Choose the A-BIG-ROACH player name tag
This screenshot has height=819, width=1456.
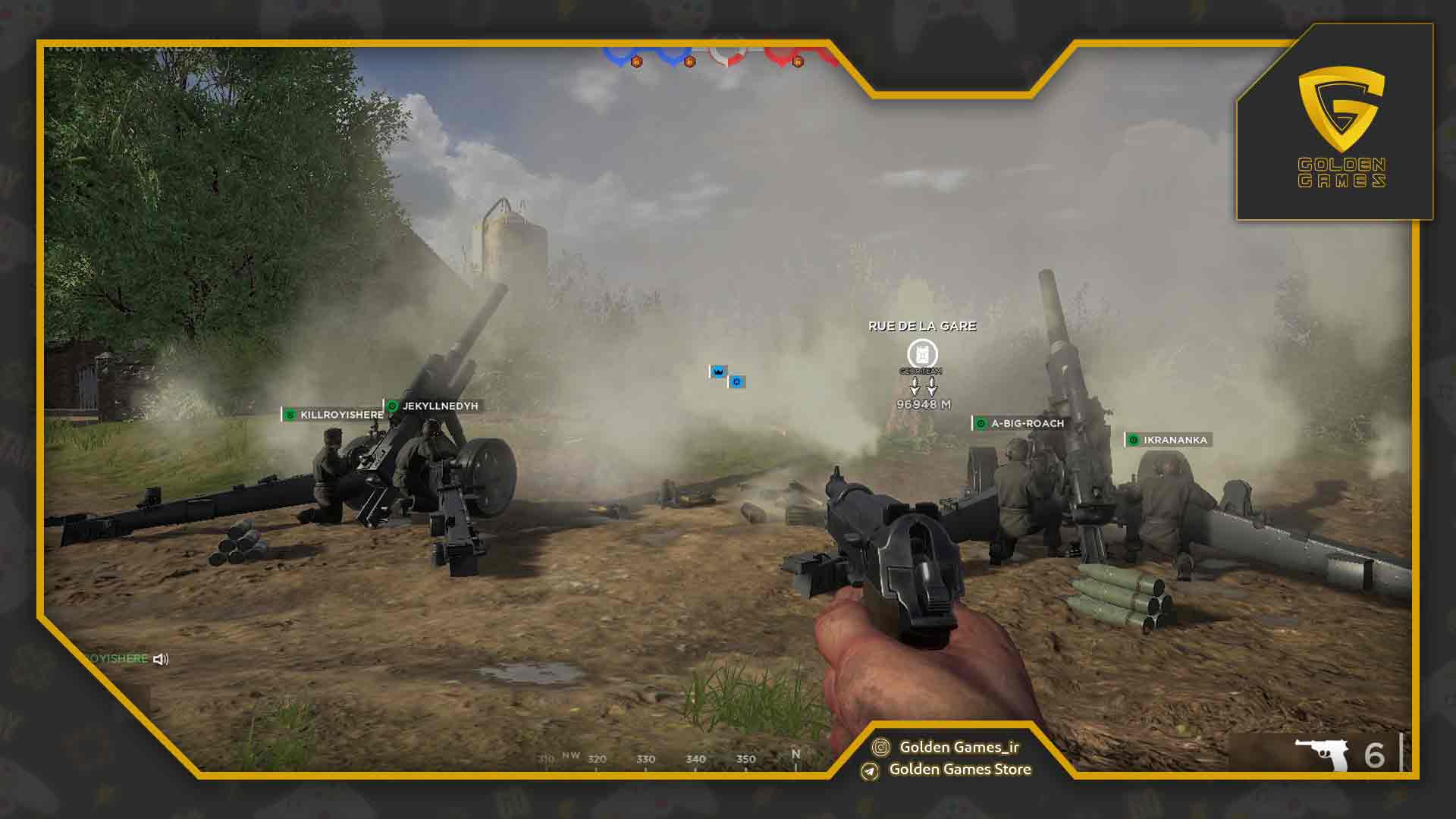pos(1021,424)
